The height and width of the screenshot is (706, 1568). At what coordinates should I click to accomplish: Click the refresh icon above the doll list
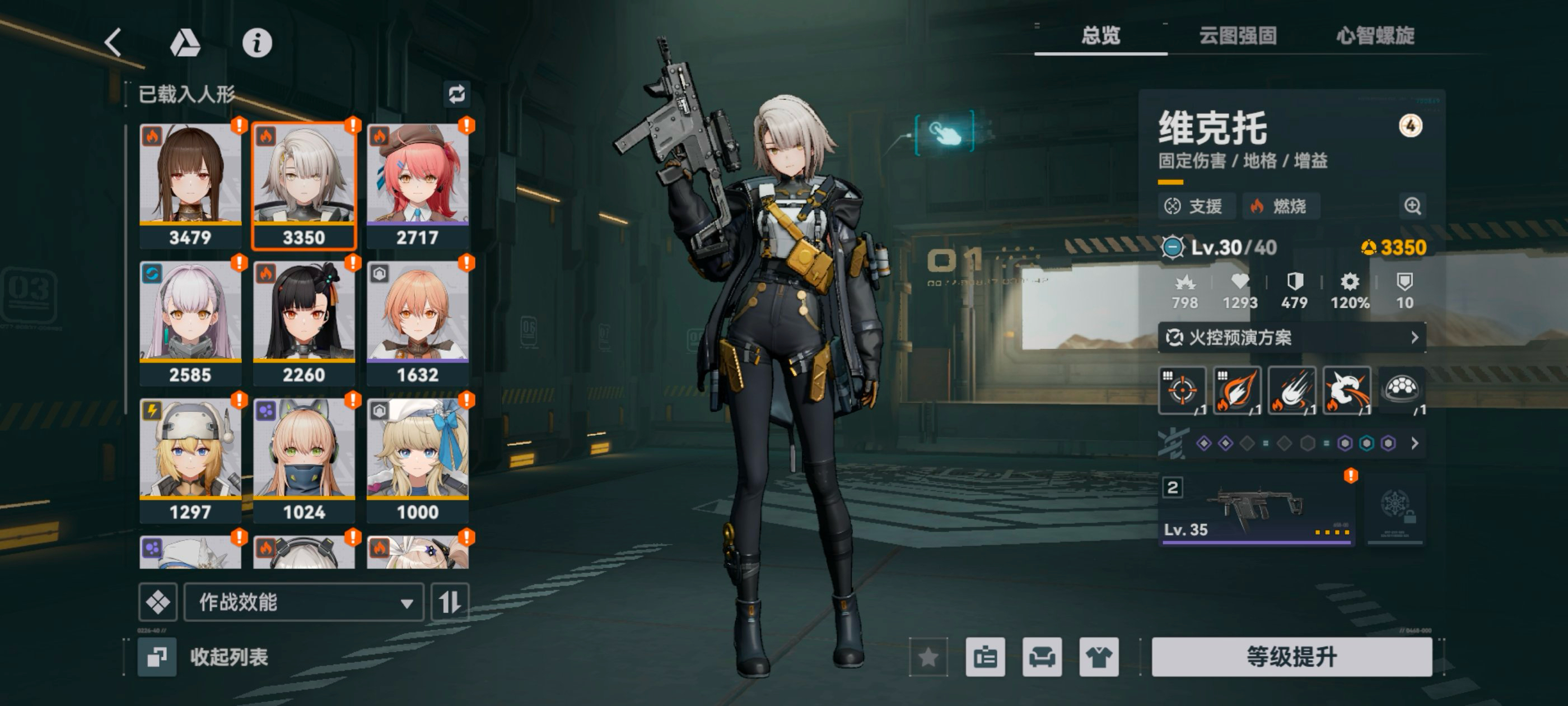pyautogui.click(x=456, y=94)
